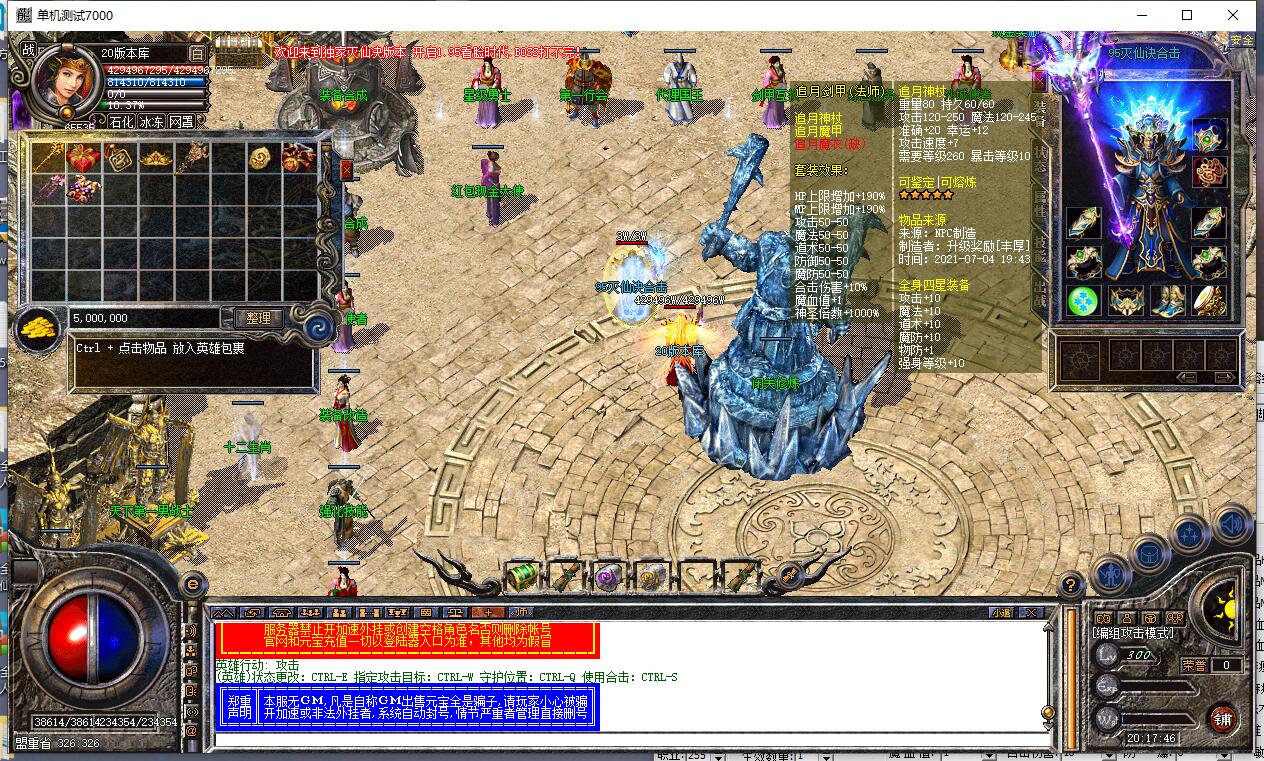Select the boots equipment slot
The height and width of the screenshot is (761, 1264).
[1170, 300]
